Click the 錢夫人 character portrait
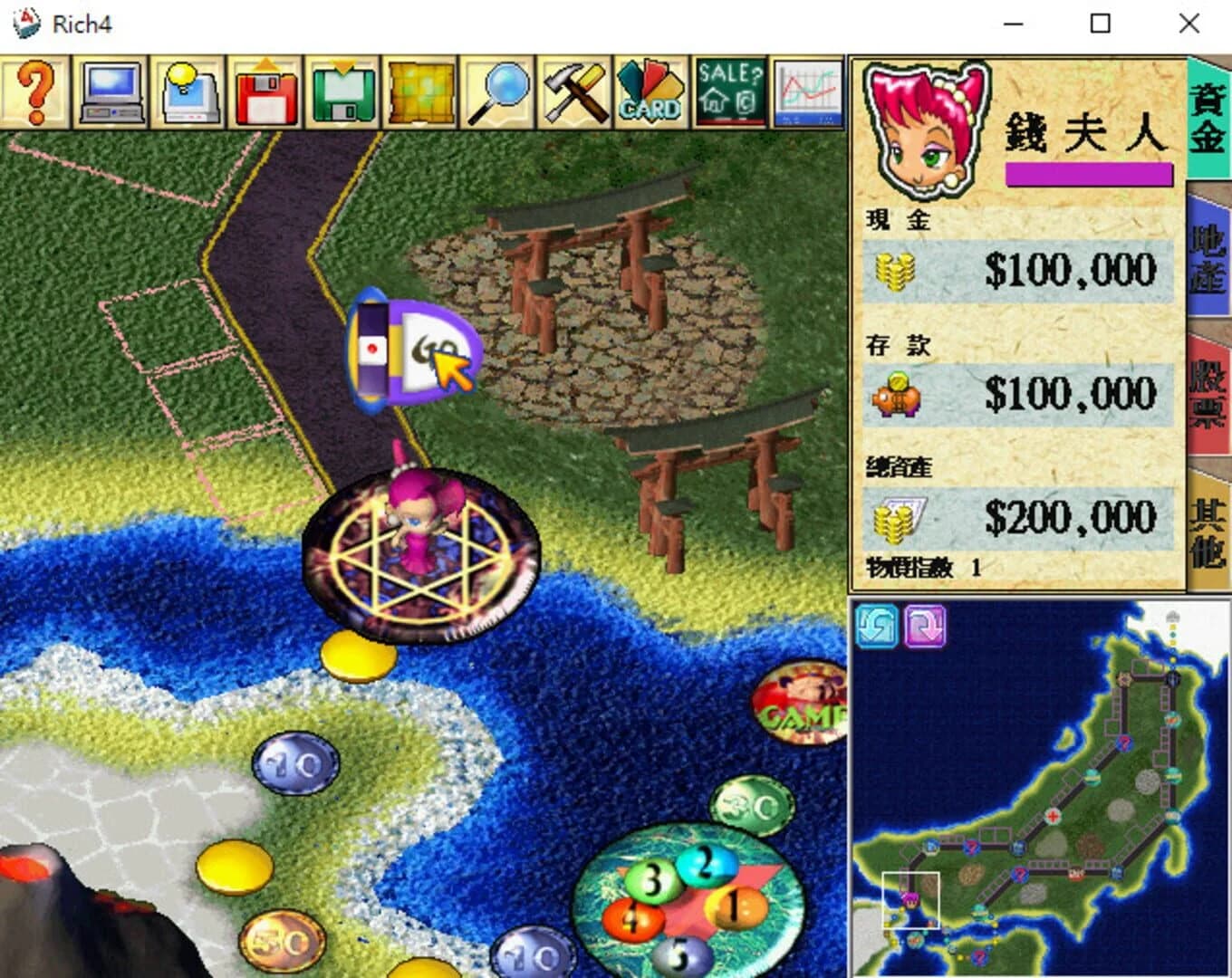1232x978 pixels. (926, 127)
